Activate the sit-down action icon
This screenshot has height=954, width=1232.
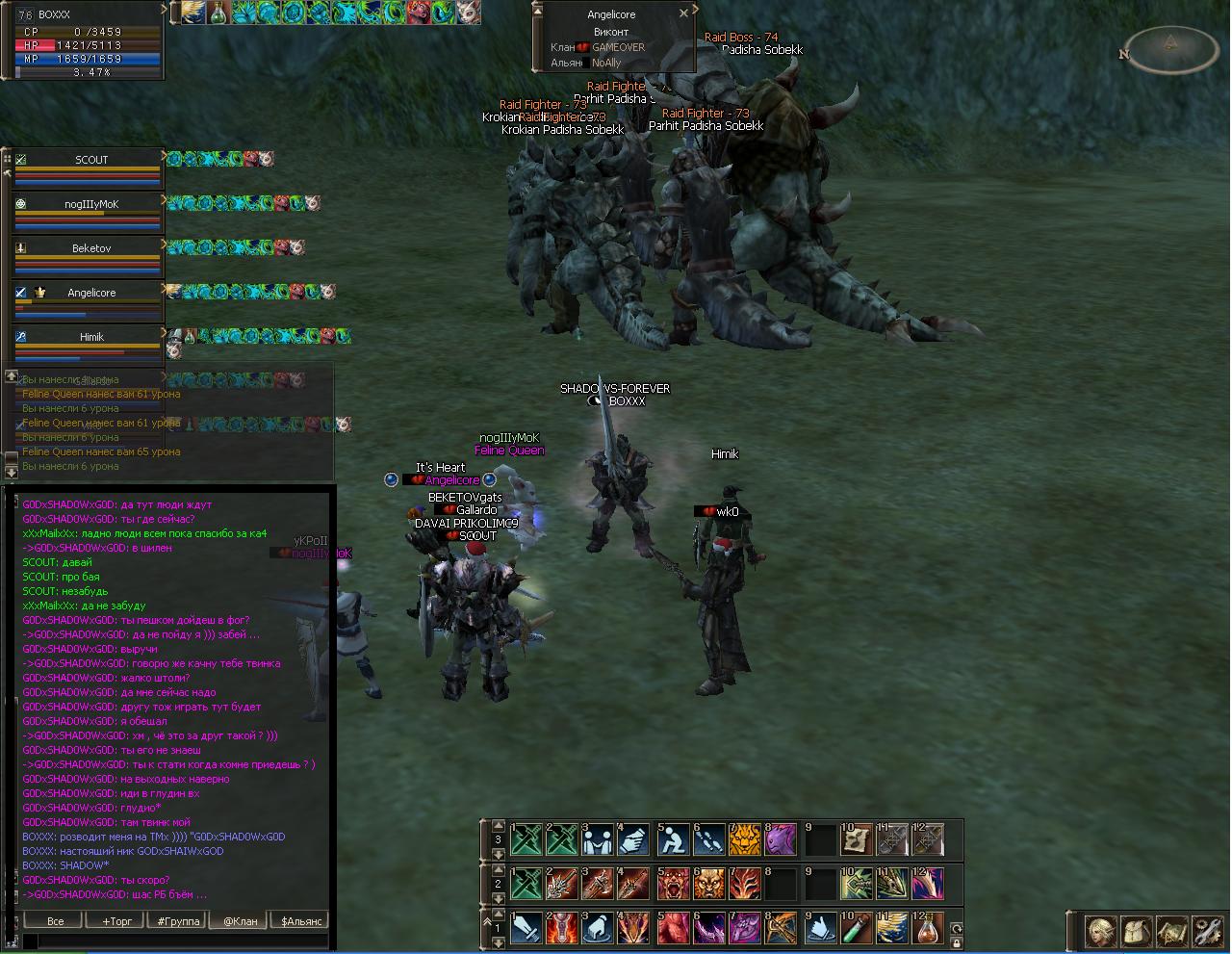(x=672, y=839)
